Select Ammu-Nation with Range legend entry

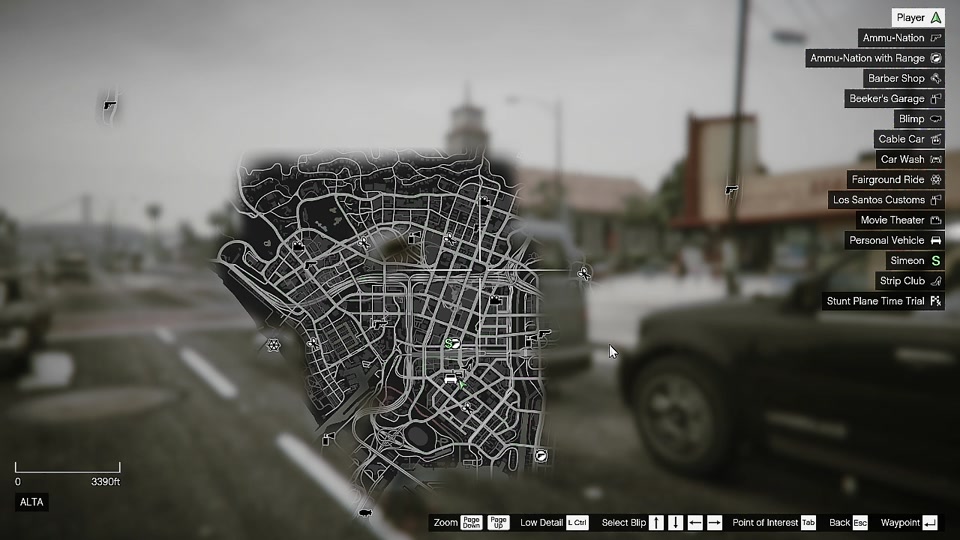tap(875, 58)
